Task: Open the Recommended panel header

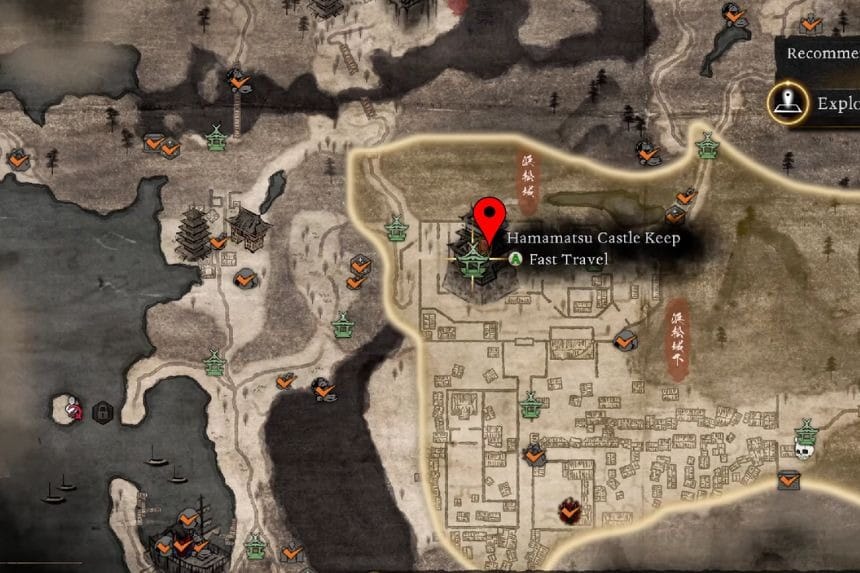Action: click(x=821, y=53)
